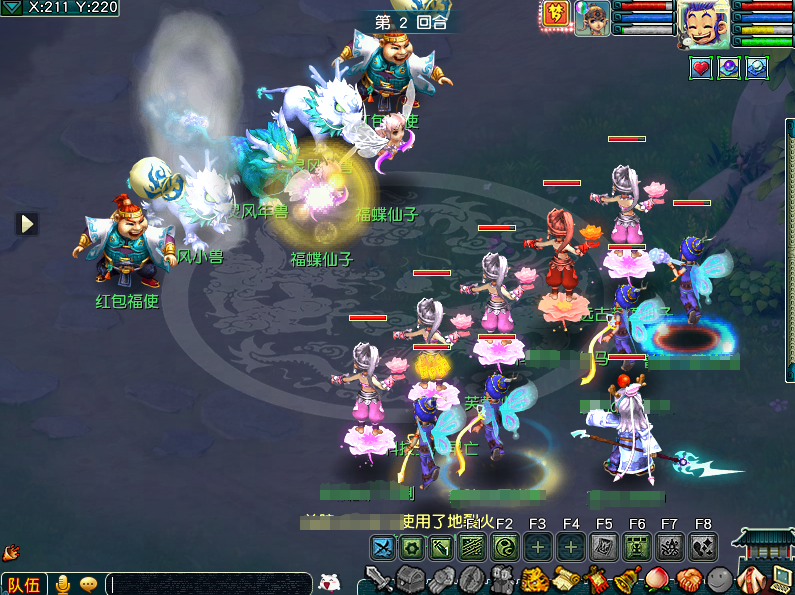
Task: Open the 队伍 team chat channel button
Action: click(23, 584)
